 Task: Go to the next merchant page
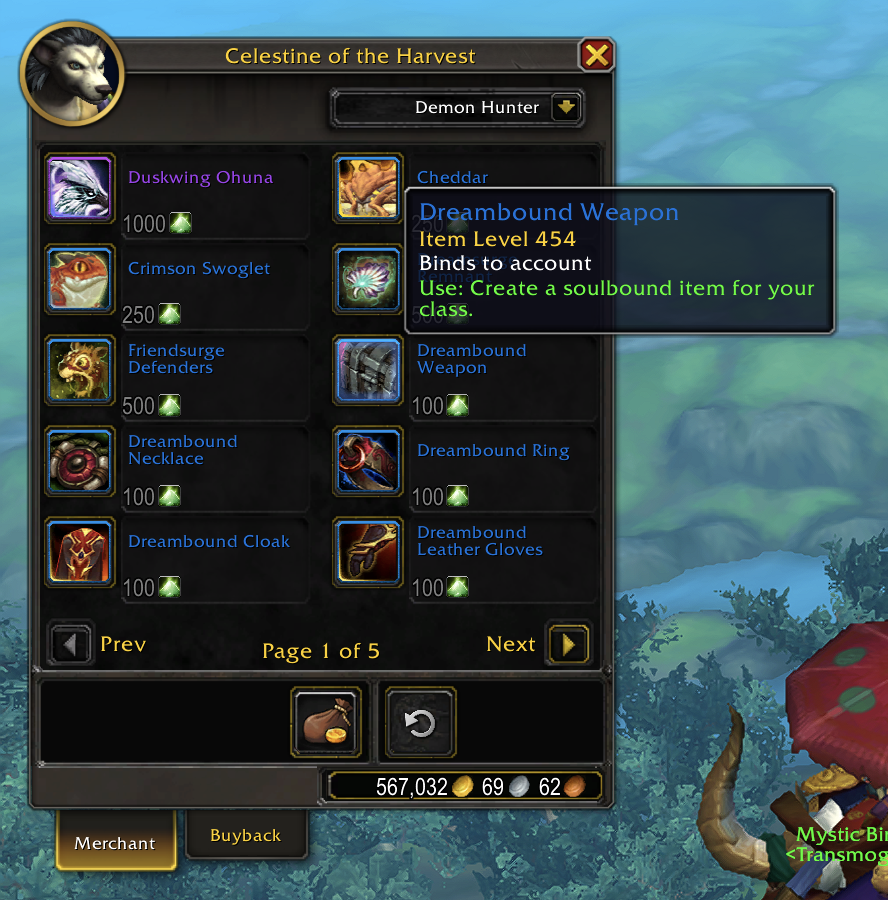pos(568,645)
